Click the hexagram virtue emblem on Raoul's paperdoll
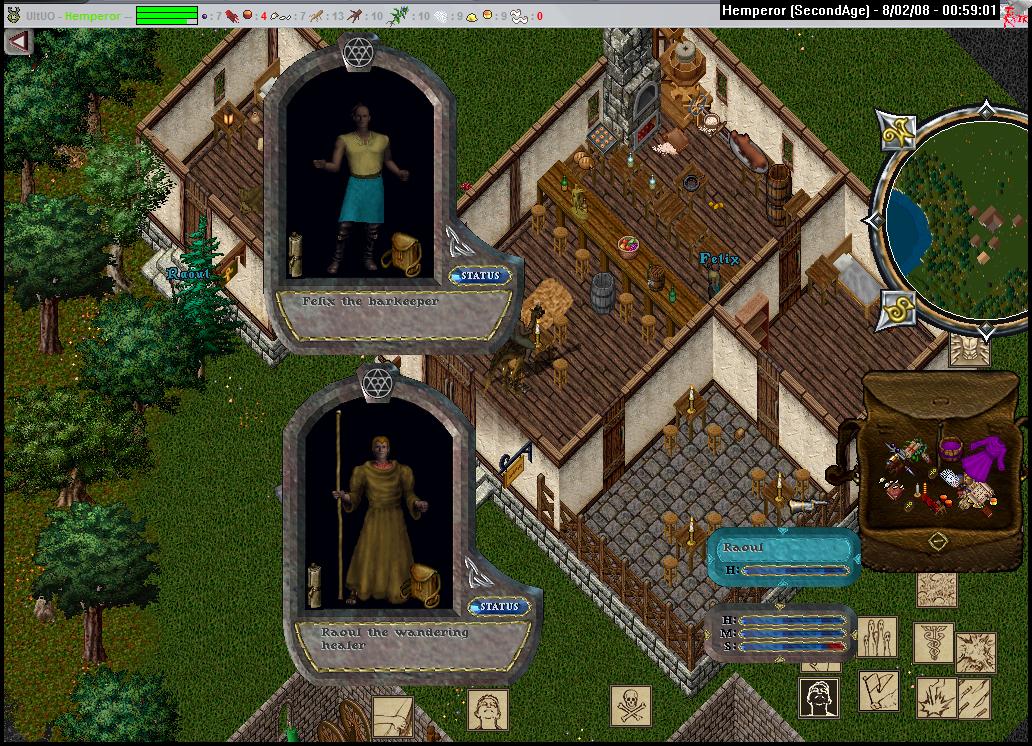This screenshot has height=746, width=1032. (x=376, y=381)
